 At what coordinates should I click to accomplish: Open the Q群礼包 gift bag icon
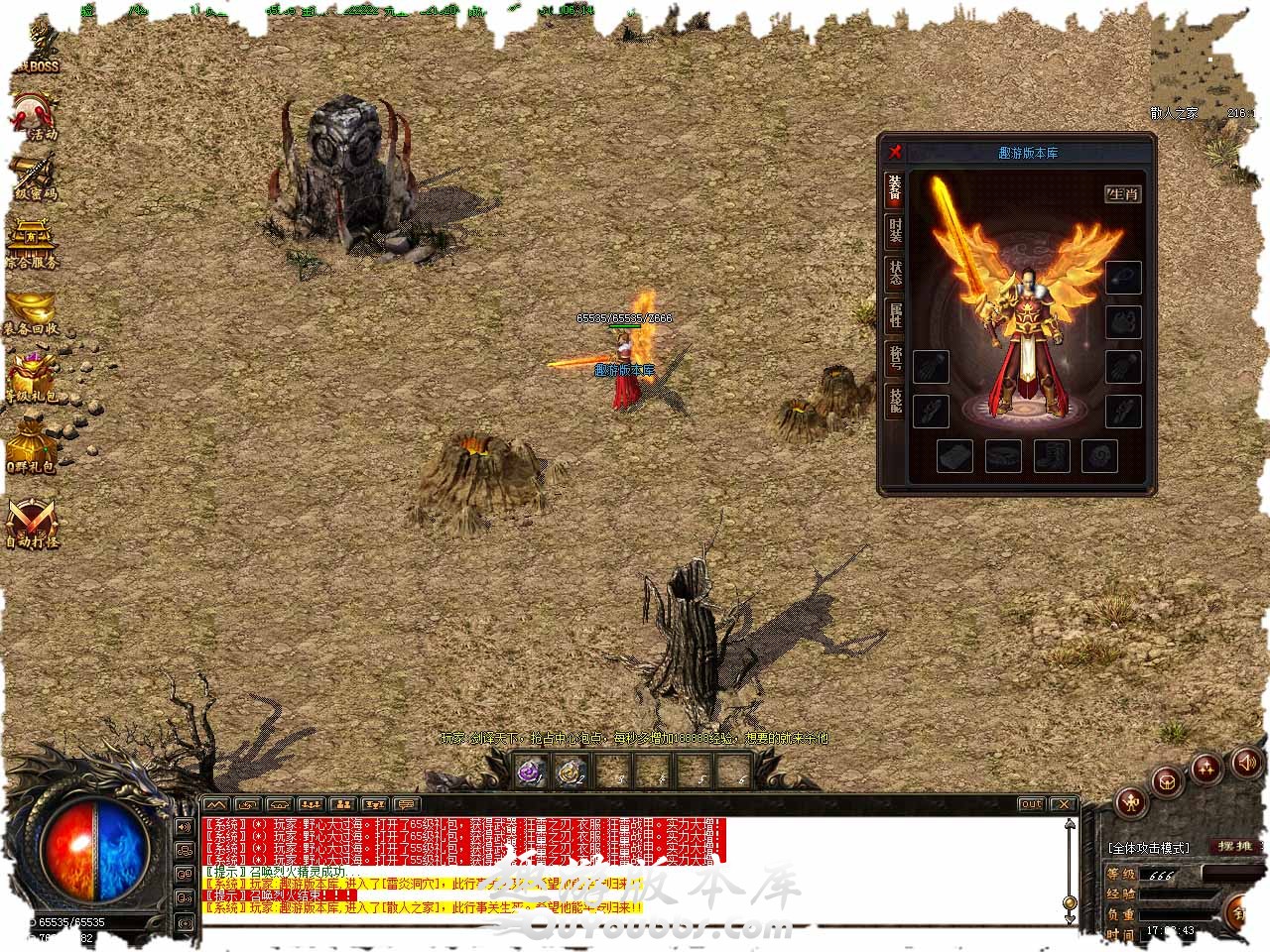tap(32, 446)
